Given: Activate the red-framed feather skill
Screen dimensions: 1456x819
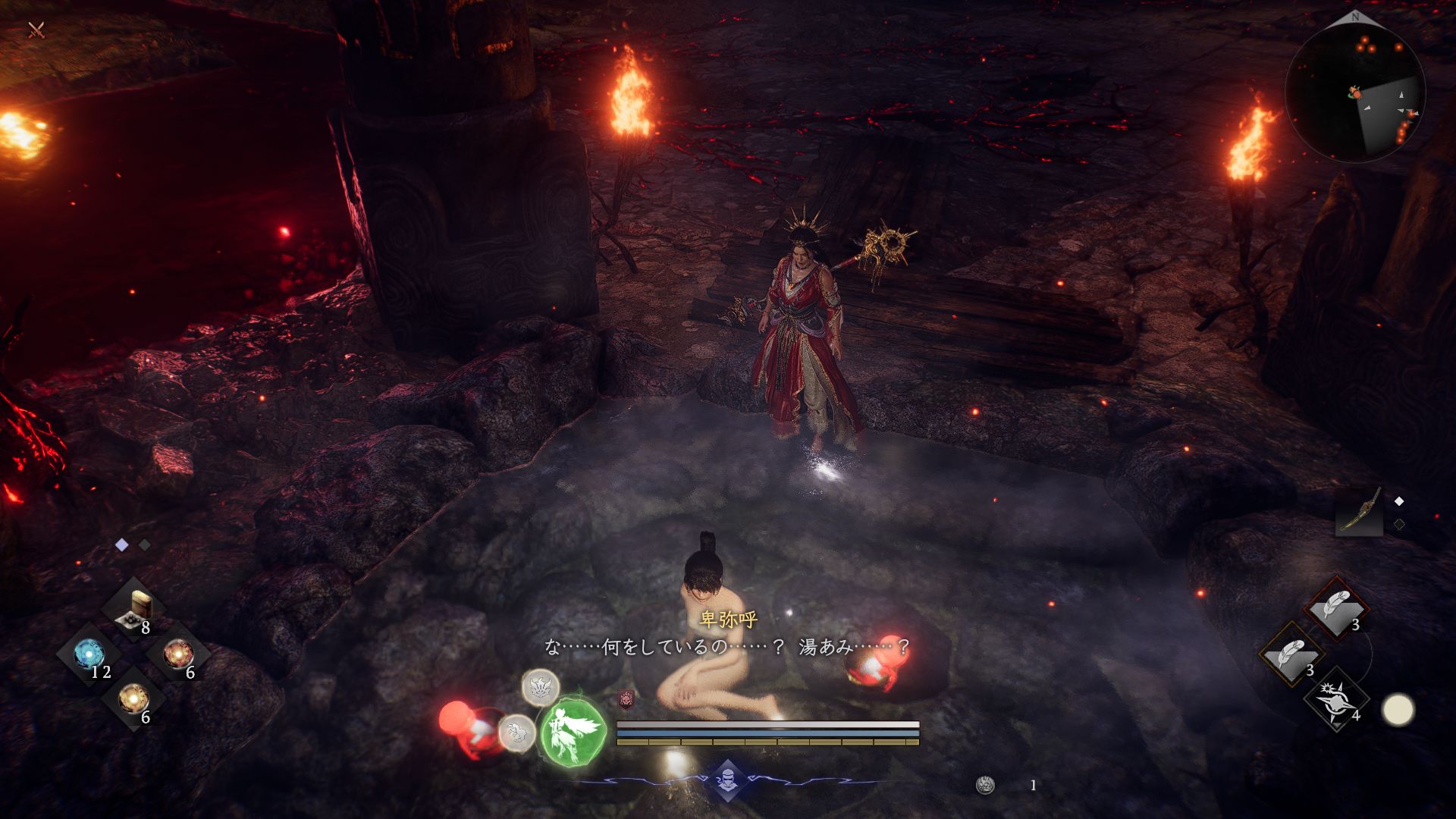Looking at the screenshot, I should tap(1336, 607).
